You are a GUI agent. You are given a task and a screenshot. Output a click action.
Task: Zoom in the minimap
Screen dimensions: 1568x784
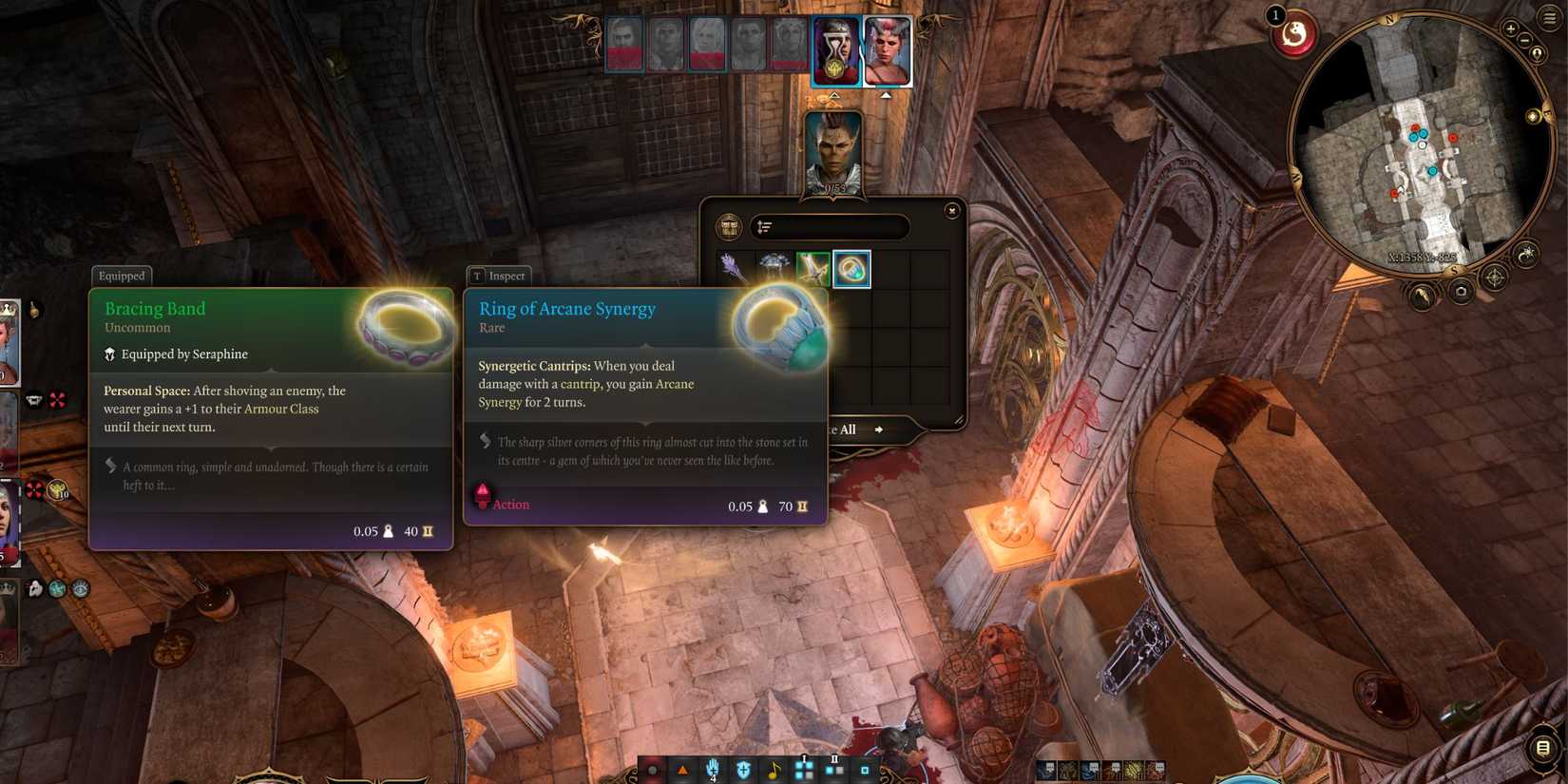pos(1510,29)
